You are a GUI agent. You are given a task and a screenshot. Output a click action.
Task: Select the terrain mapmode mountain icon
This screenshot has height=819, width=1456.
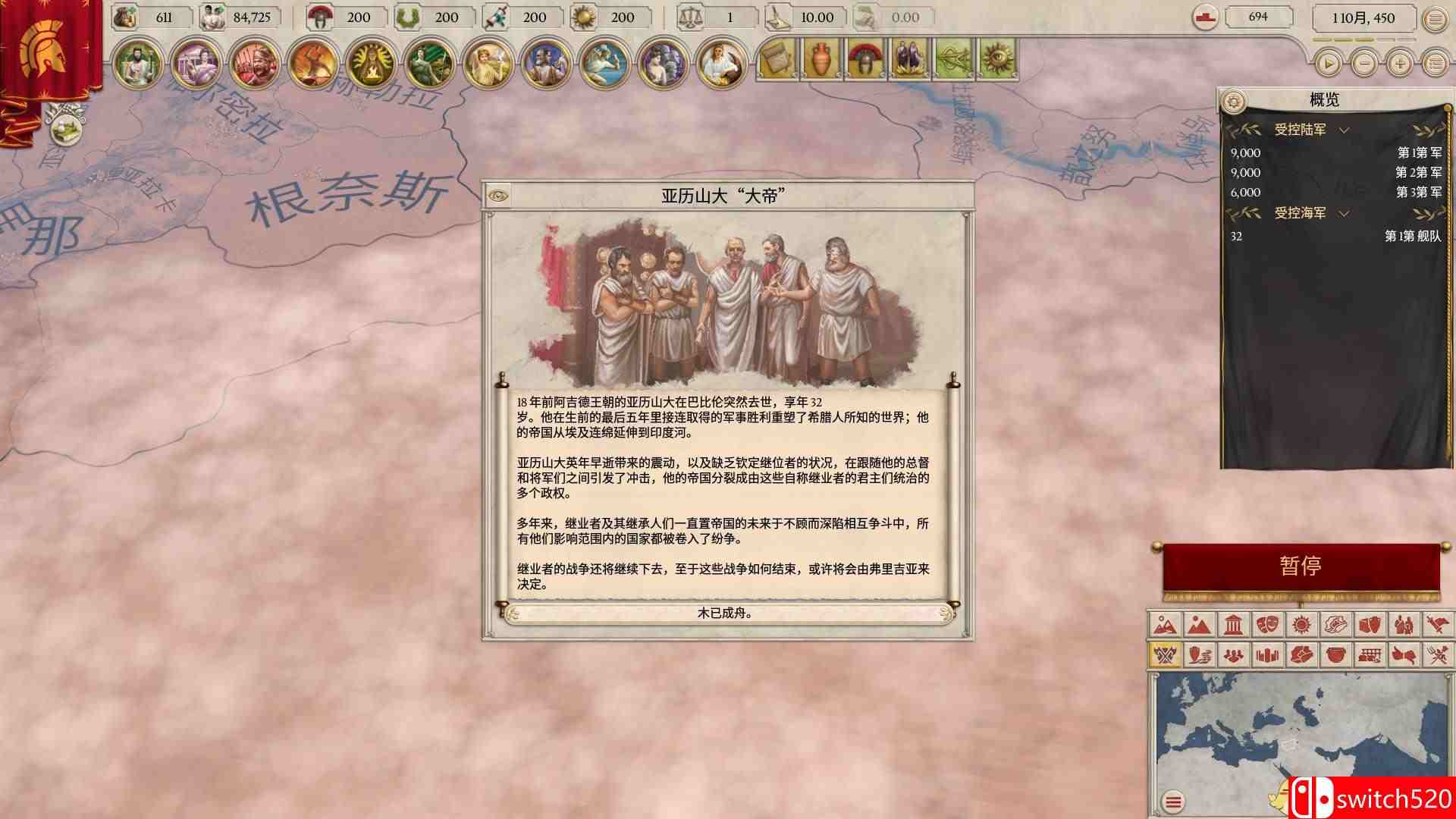(x=1165, y=625)
